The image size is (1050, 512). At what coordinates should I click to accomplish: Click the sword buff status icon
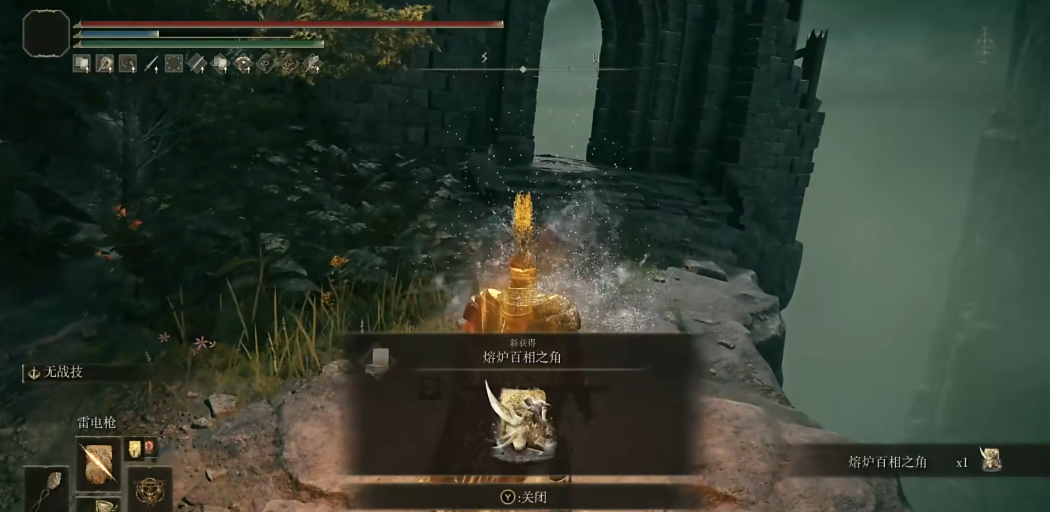(151, 64)
